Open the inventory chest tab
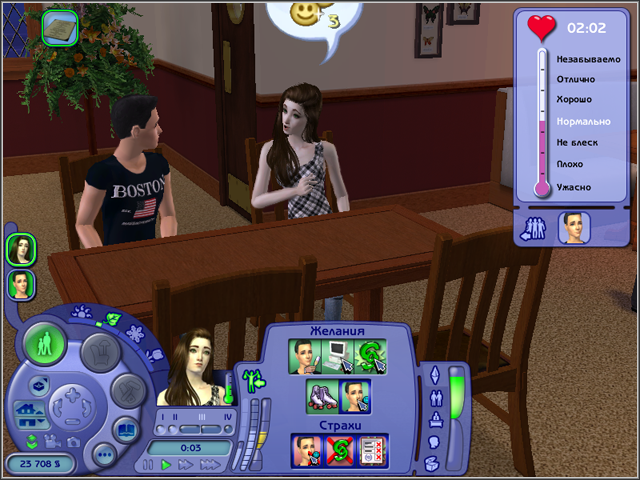 pos(434,462)
